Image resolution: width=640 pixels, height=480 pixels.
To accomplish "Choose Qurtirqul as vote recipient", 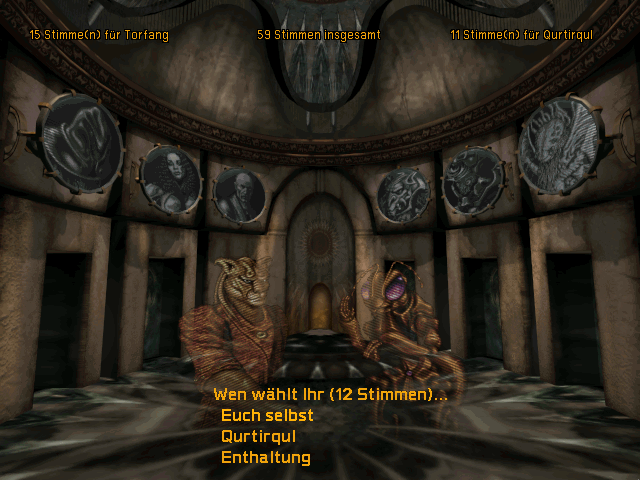I will point(258,437).
